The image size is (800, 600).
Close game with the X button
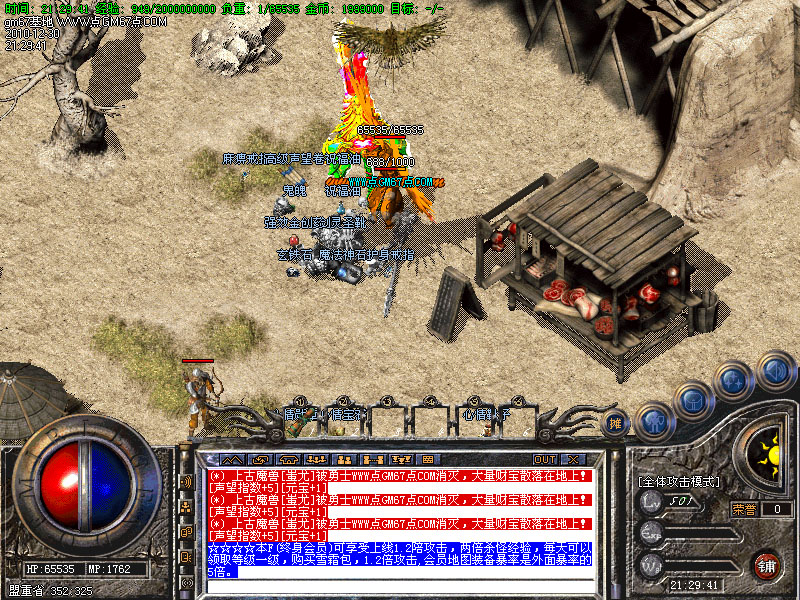tap(573, 459)
